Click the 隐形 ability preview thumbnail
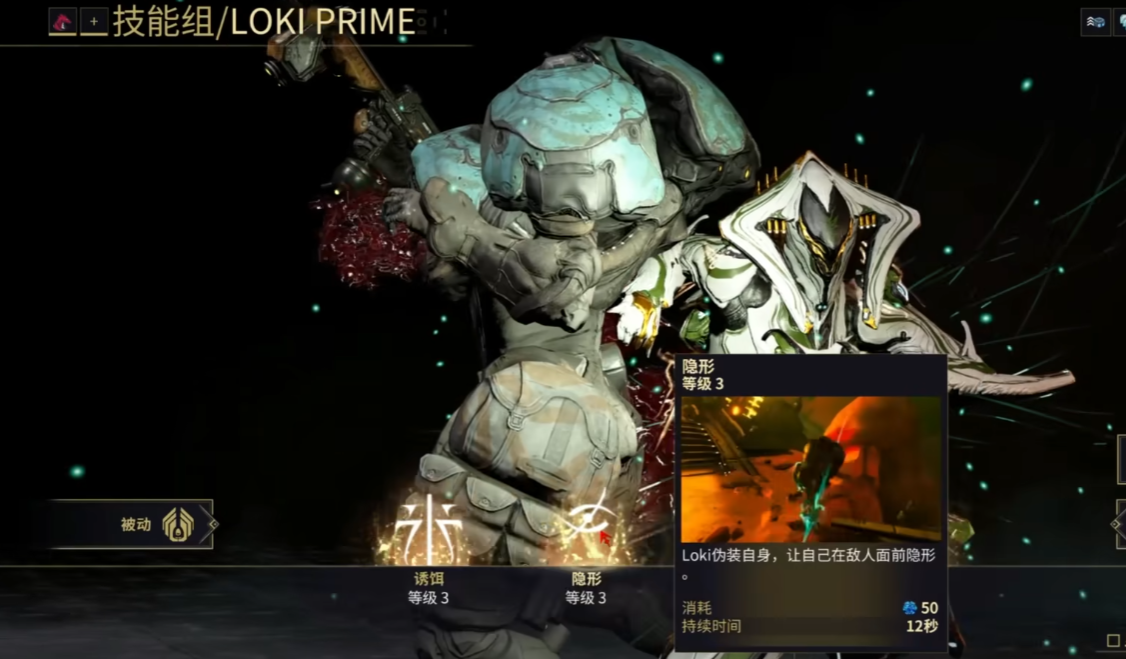The height and width of the screenshot is (659, 1126). 811,469
